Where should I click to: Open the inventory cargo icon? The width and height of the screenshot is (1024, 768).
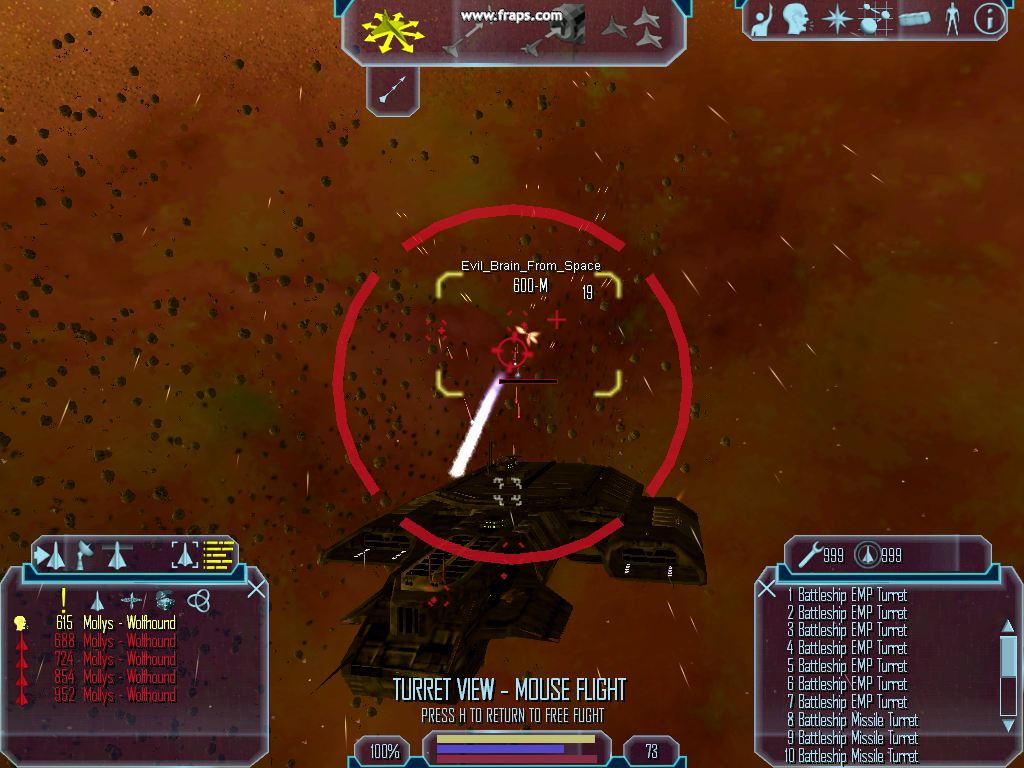(916, 19)
